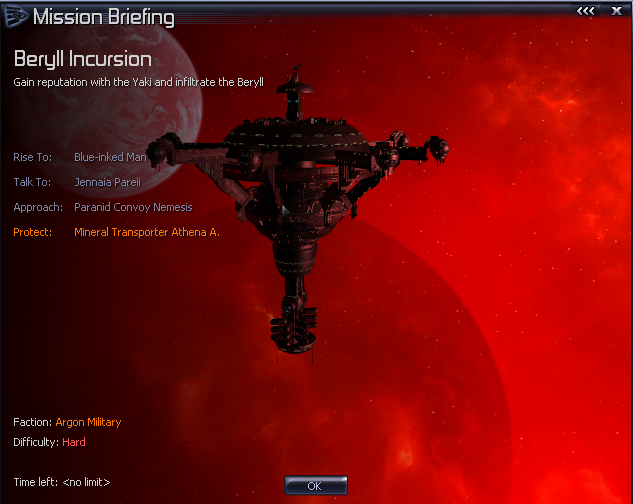Select the Talk To Jennaia Pareii objective
The image size is (633, 504).
(x=110, y=182)
